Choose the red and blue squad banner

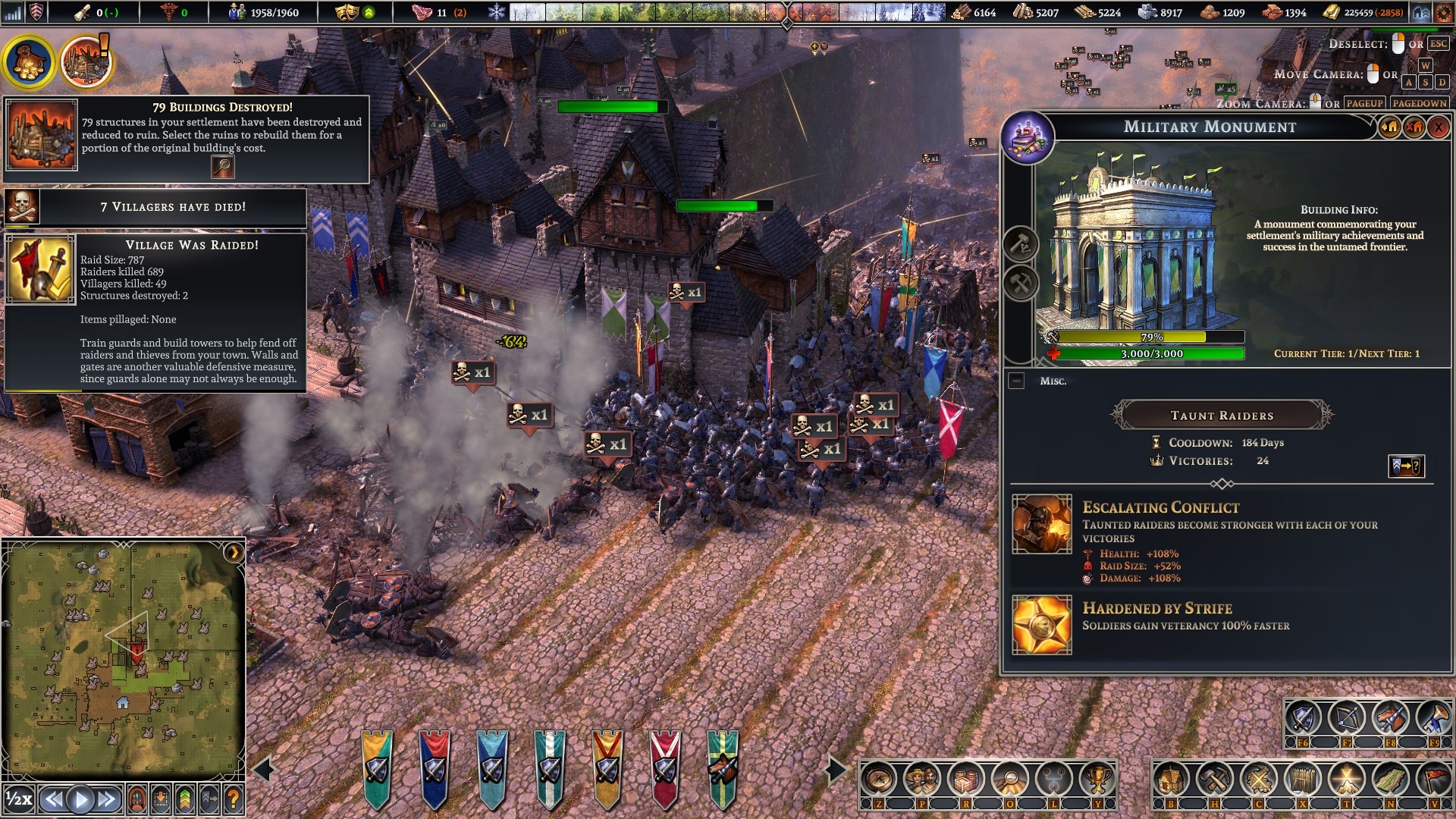pos(435,767)
